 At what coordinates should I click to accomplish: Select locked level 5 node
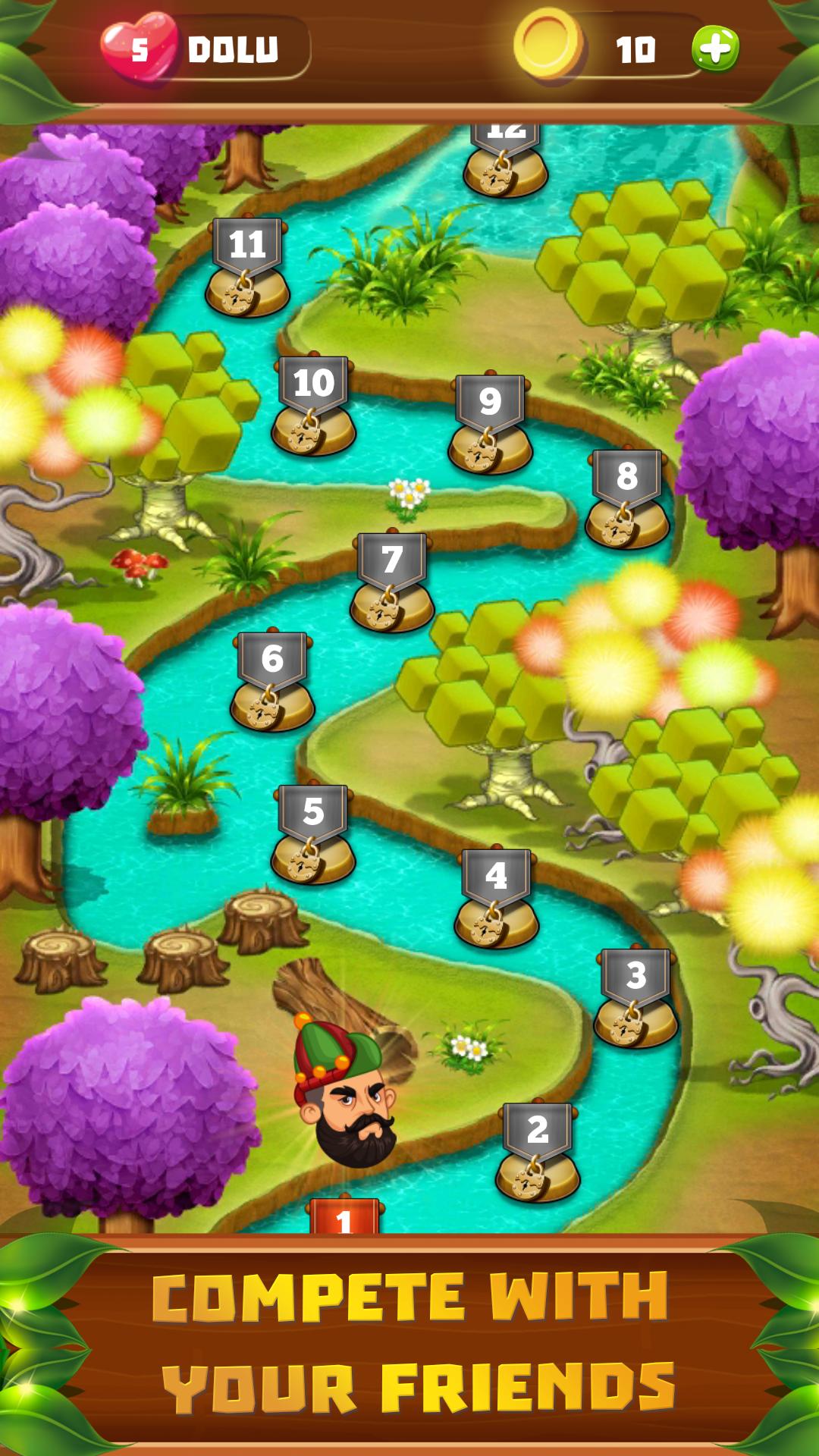click(313, 834)
